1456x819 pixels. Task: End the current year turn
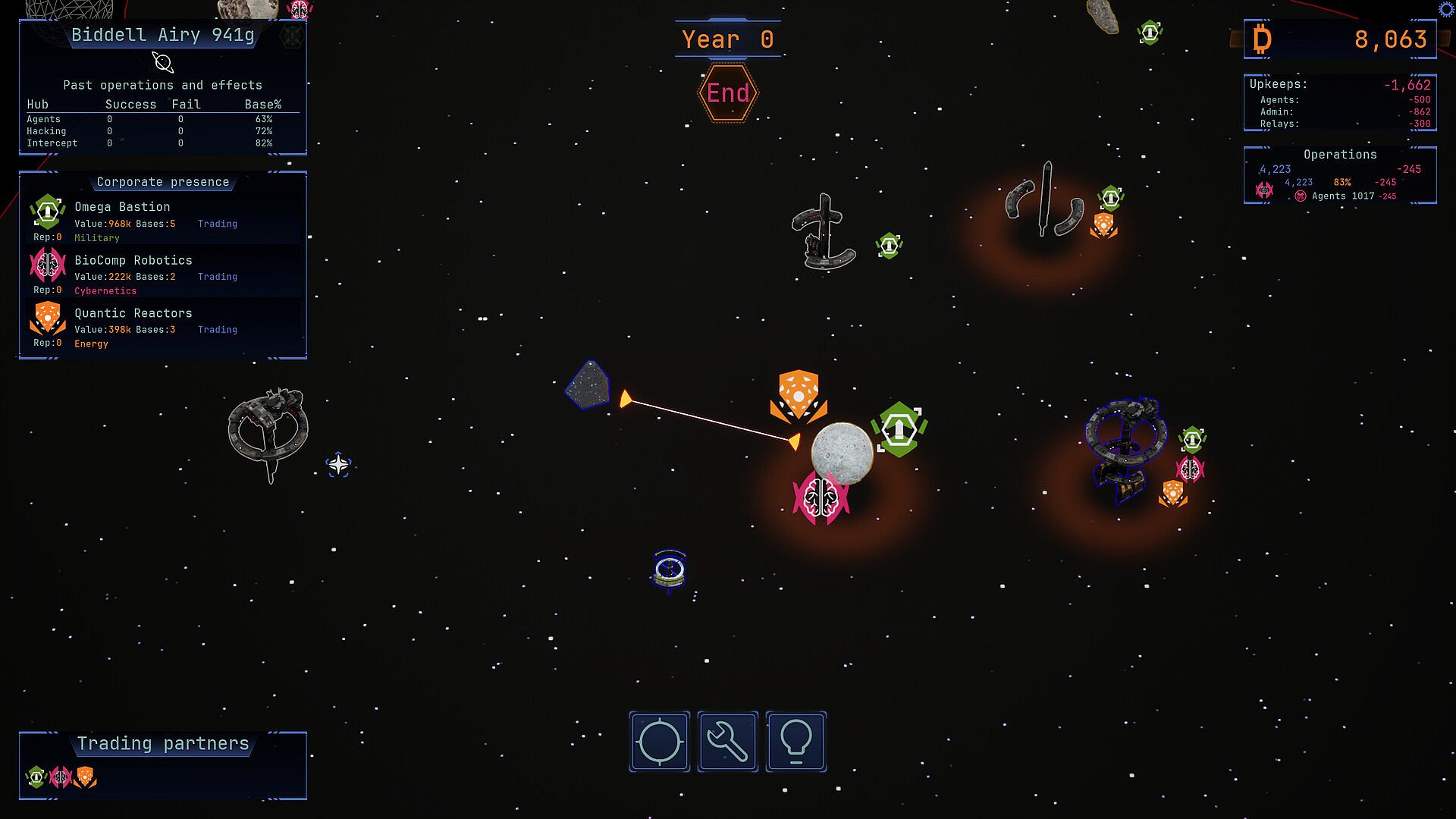(728, 93)
